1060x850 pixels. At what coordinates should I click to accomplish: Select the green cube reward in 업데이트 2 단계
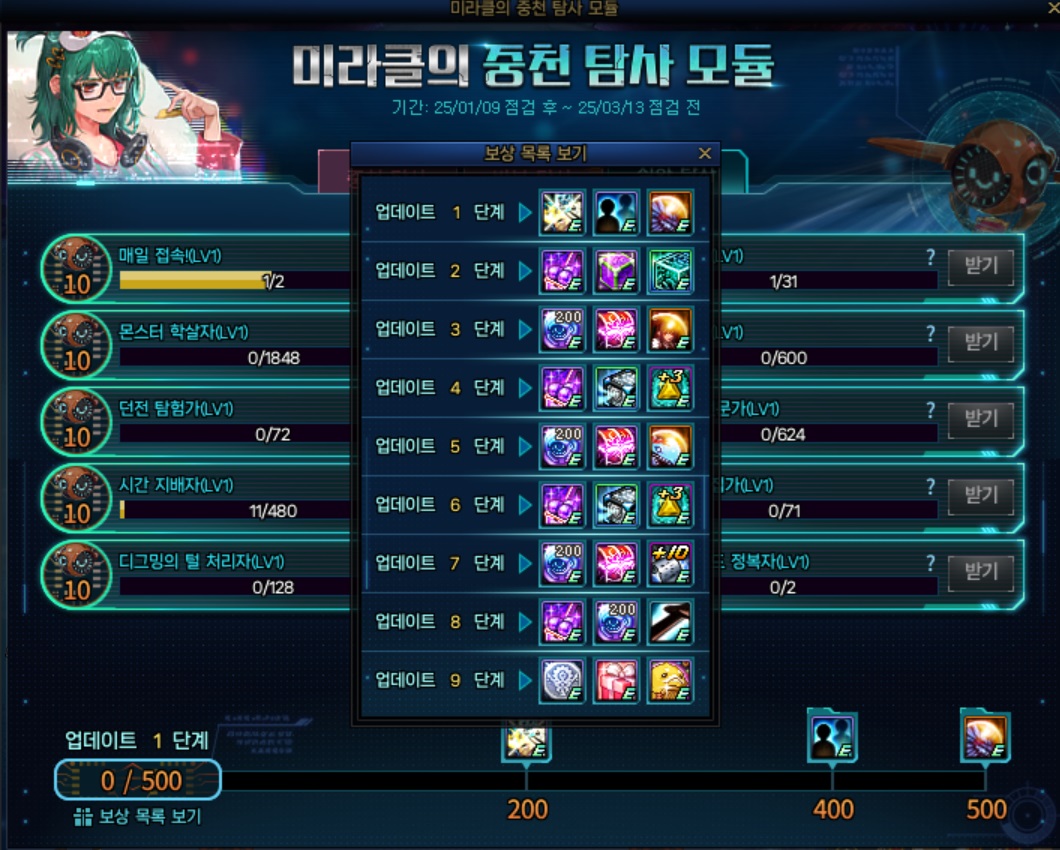tap(670, 271)
